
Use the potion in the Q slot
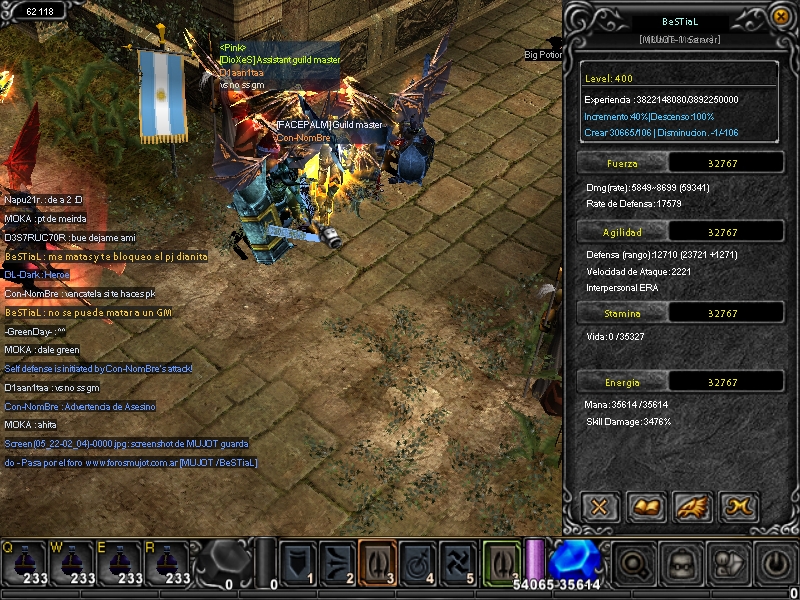tap(24, 564)
